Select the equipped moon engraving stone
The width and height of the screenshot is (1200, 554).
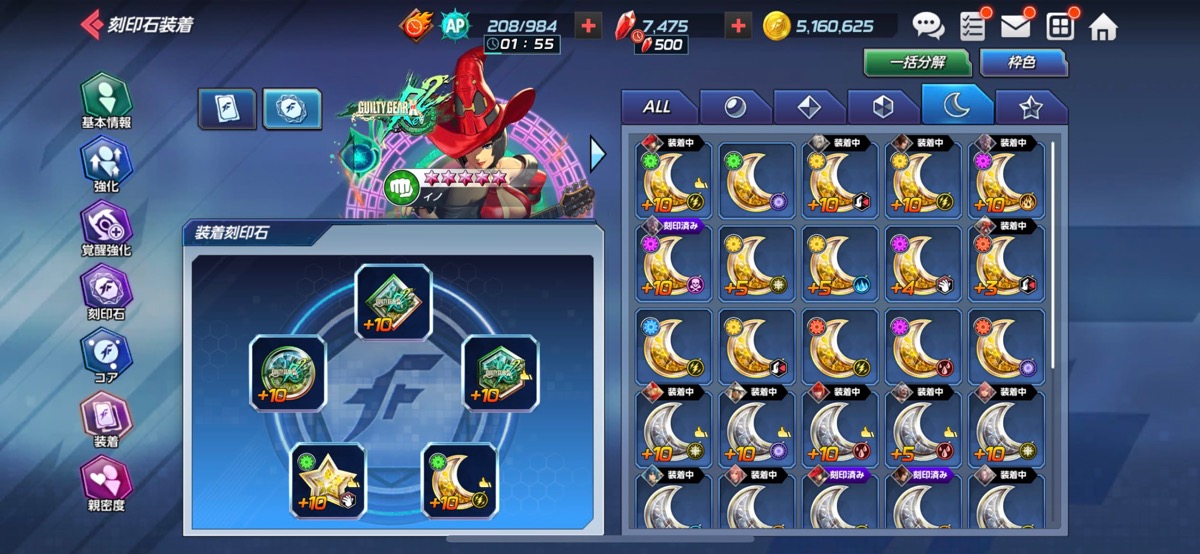coord(459,482)
